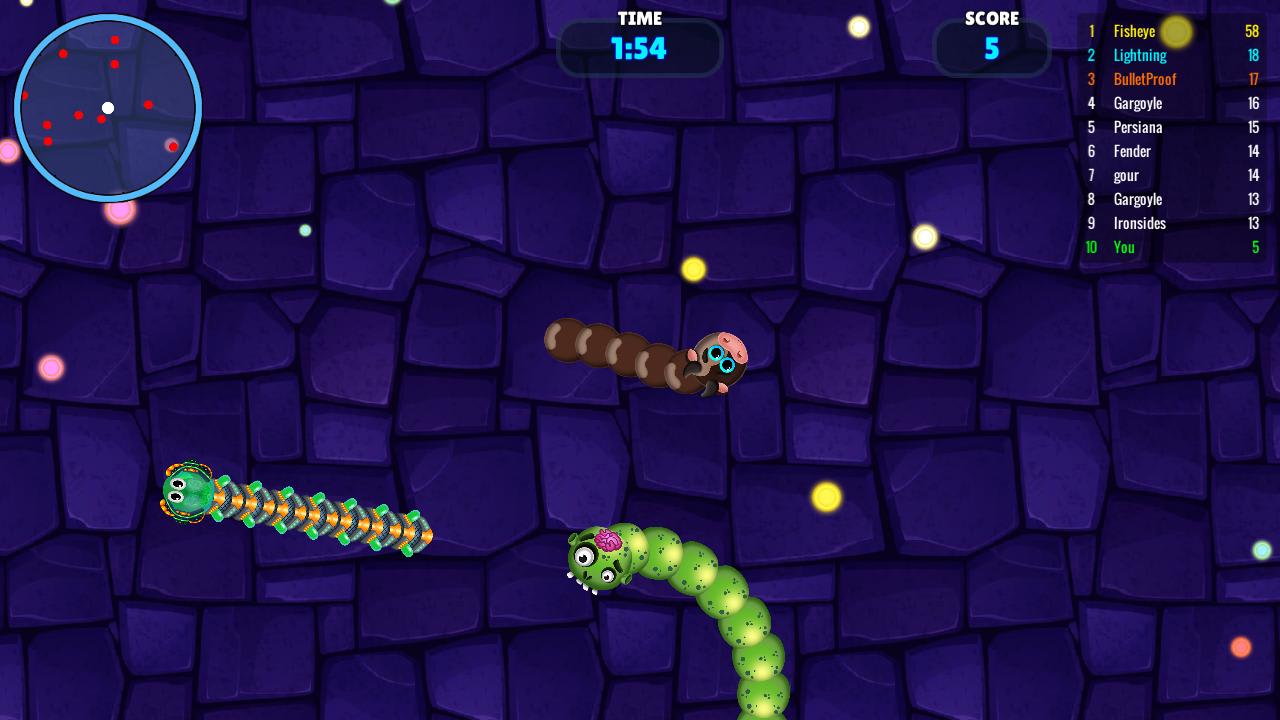The width and height of the screenshot is (1280, 720).
Task: Click the white player dot on minimap
Action: tap(108, 107)
